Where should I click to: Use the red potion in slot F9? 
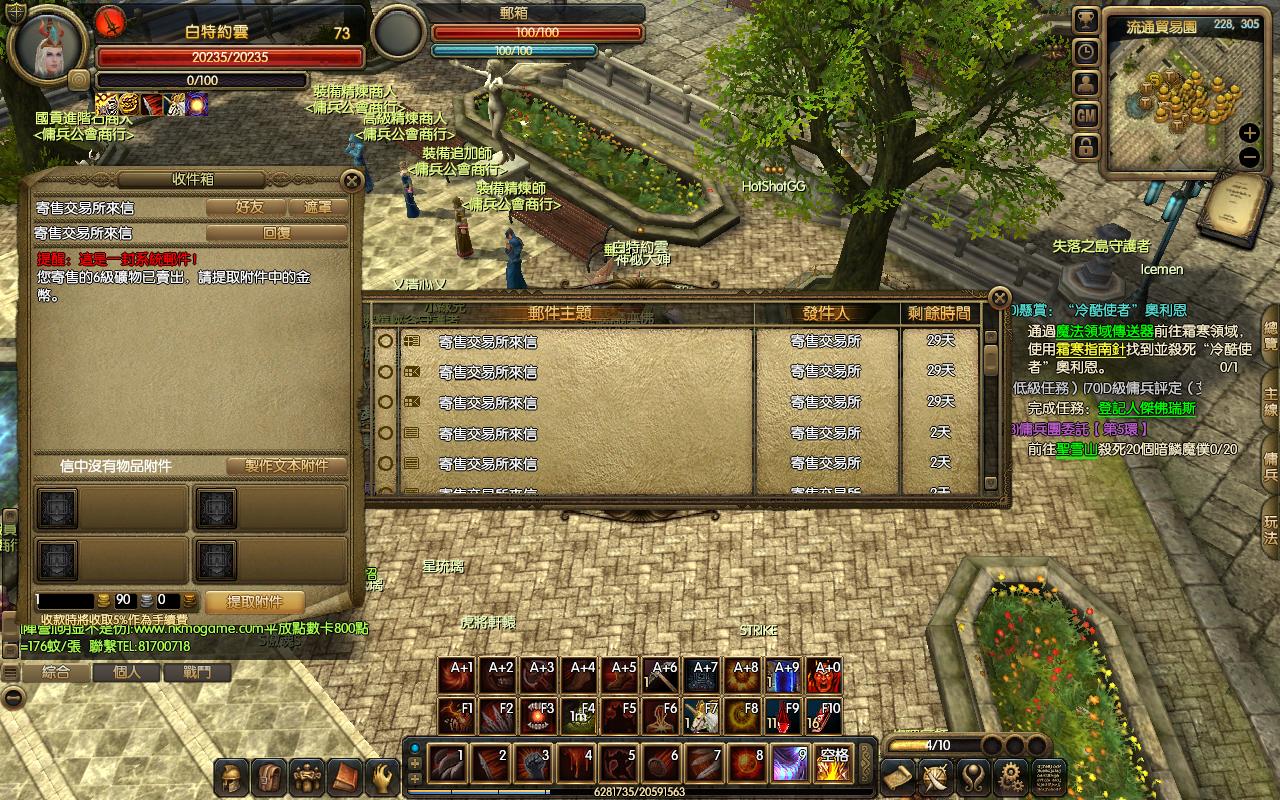(x=785, y=717)
